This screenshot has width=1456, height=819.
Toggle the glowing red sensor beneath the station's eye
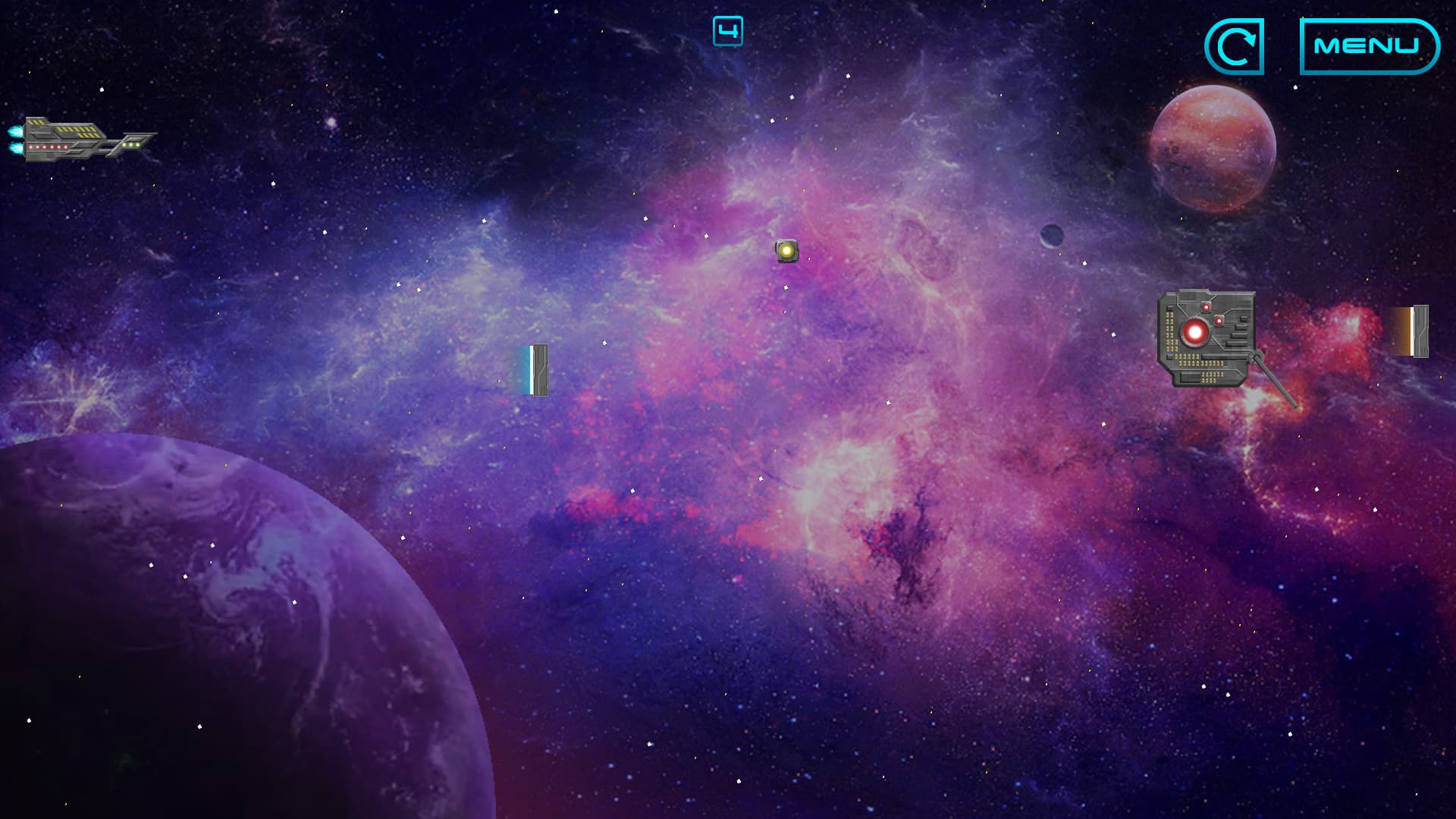tap(1219, 321)
